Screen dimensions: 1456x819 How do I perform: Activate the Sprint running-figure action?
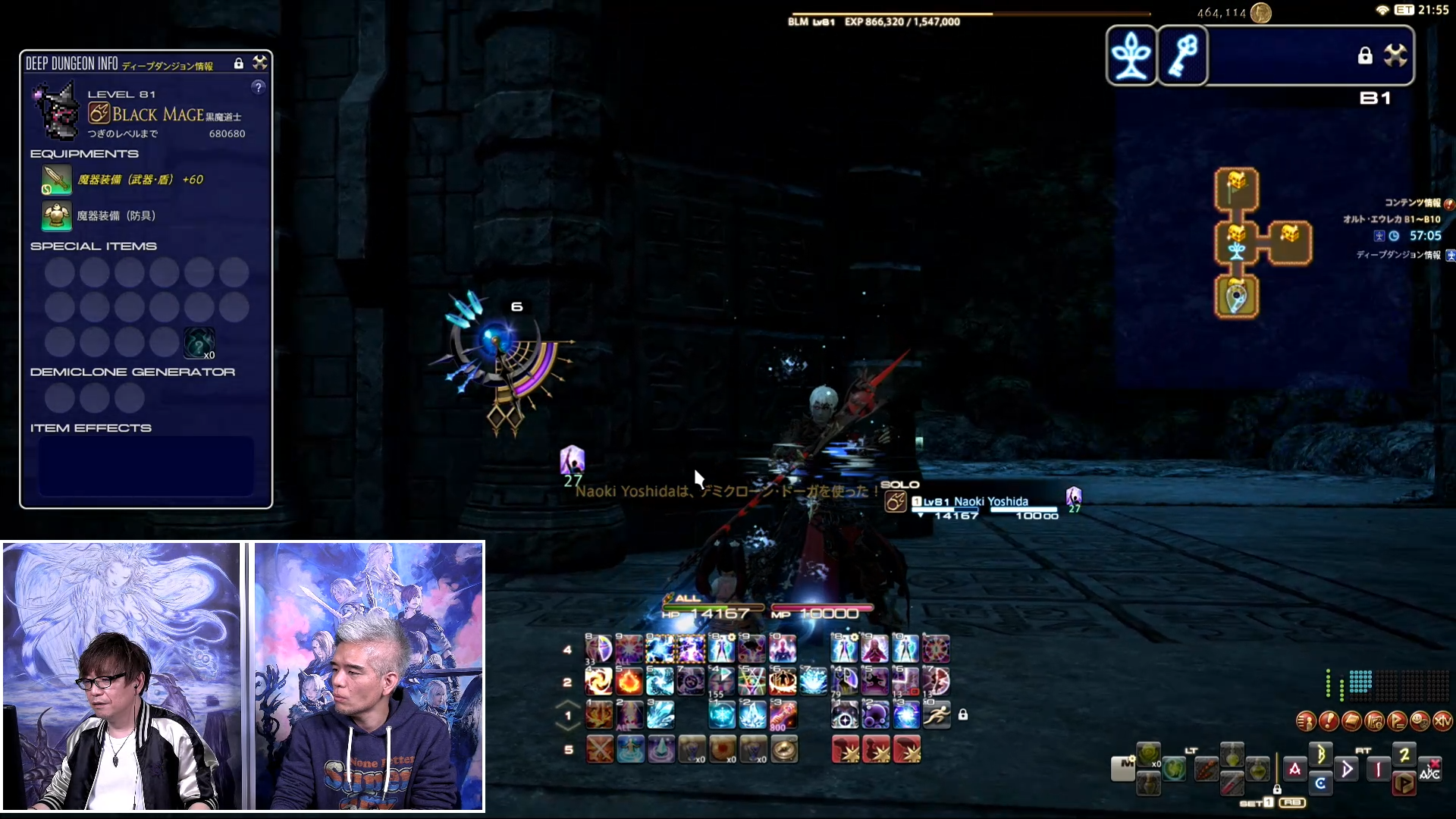937,714
